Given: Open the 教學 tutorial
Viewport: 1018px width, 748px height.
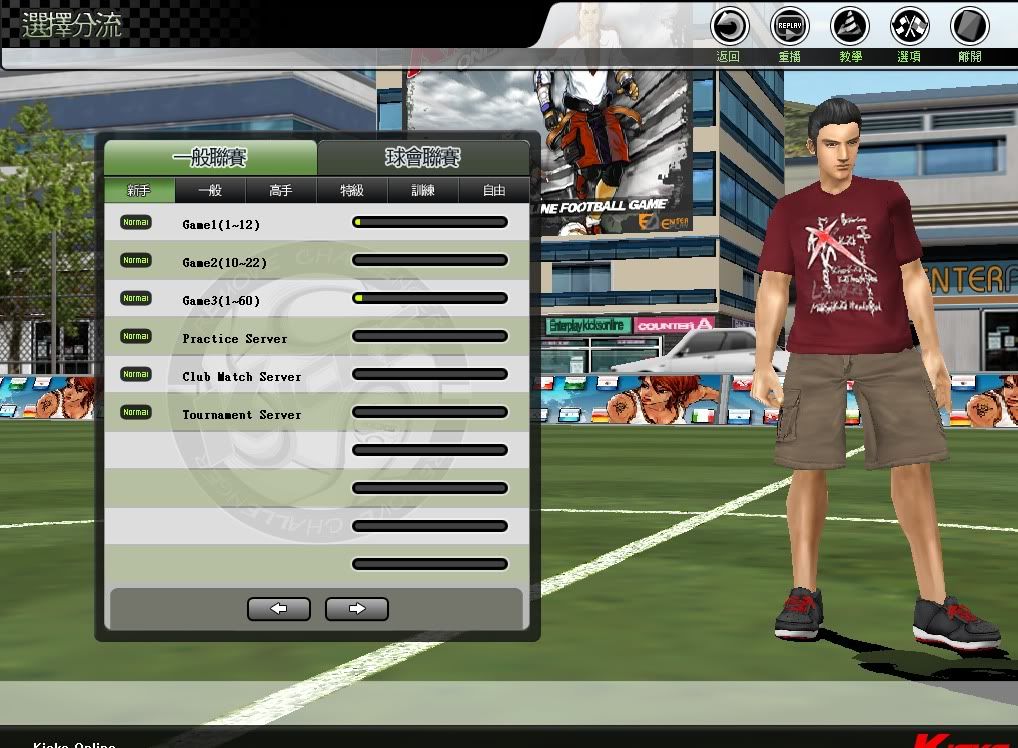Looking at the screenshot, I should pyautogui.click(x=850, y=27).
